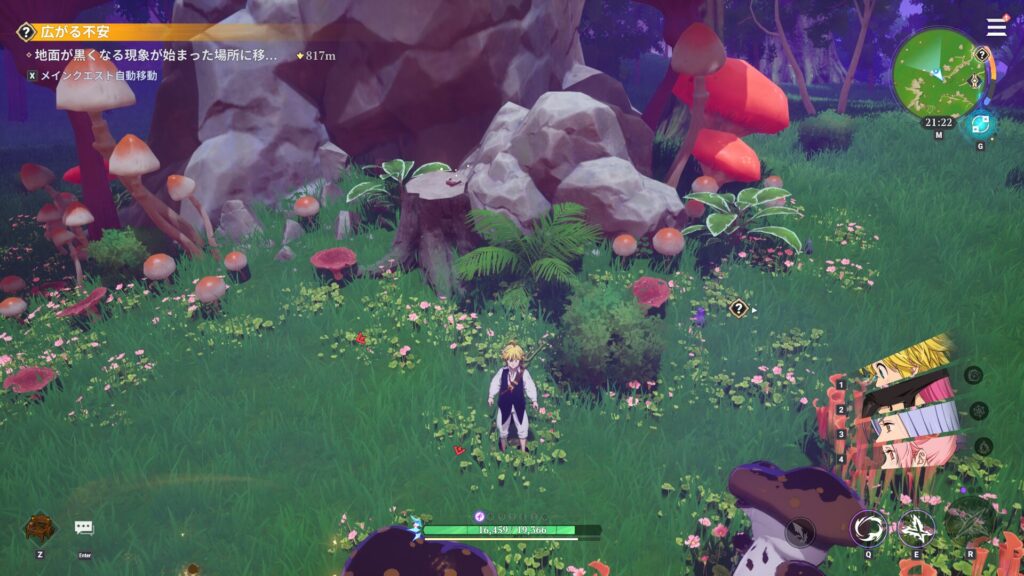Open the hamburger main menu
Image resolution: width=1024 pixels, height=576 pixels.
(996, 27)
